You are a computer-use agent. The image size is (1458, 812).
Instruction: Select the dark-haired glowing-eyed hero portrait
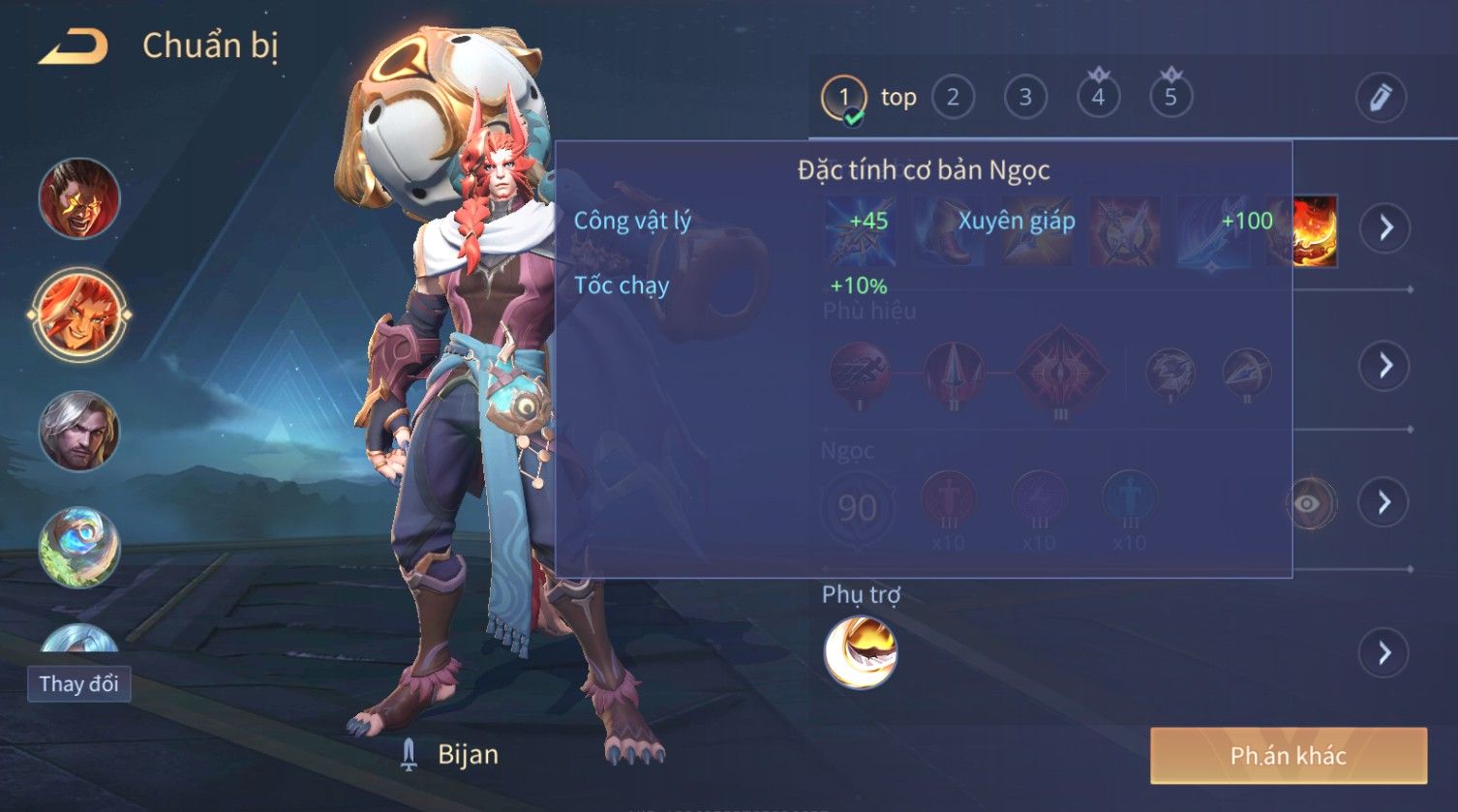tap(79, 198)
